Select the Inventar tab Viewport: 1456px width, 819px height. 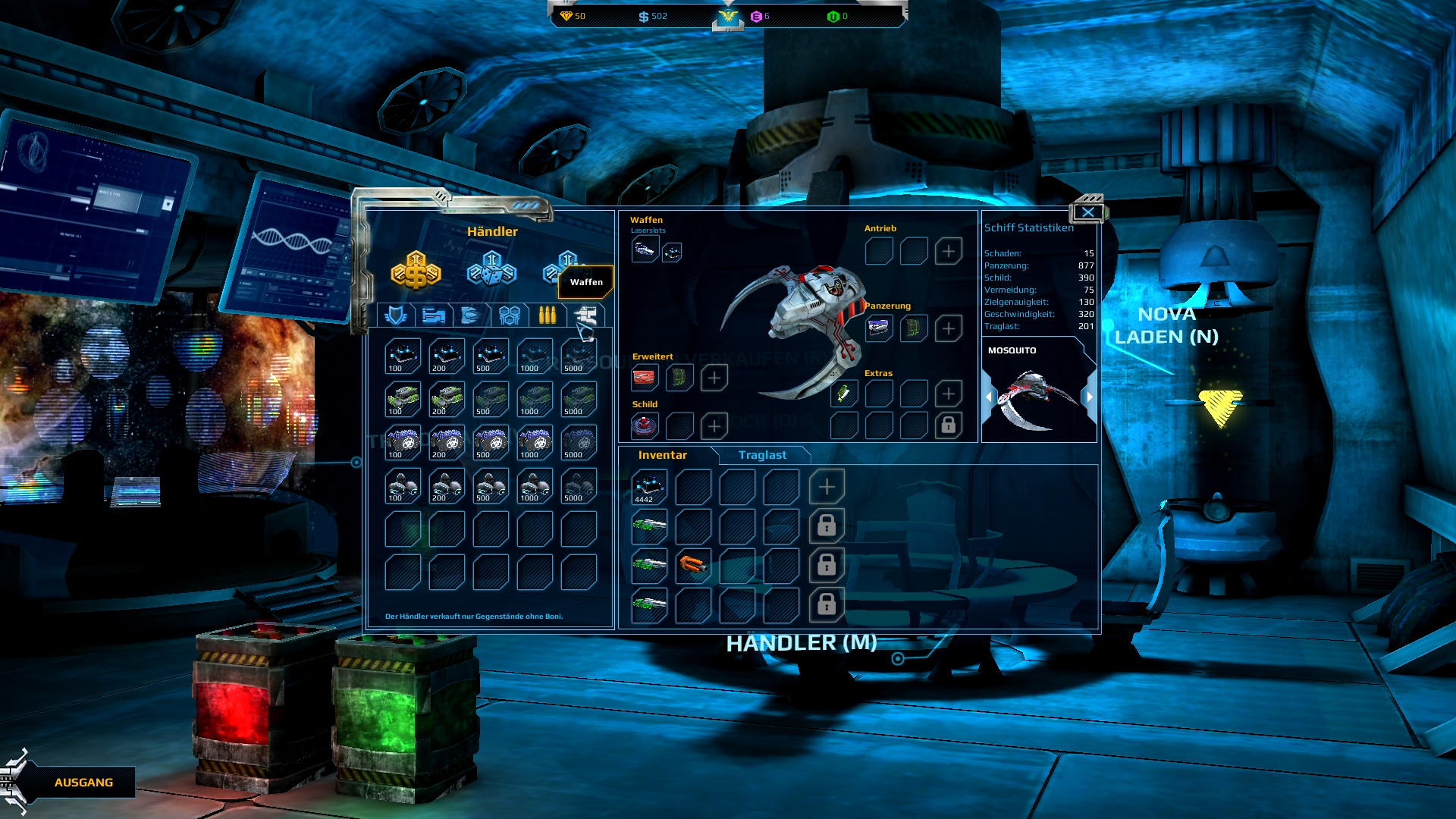pos(662,455)
